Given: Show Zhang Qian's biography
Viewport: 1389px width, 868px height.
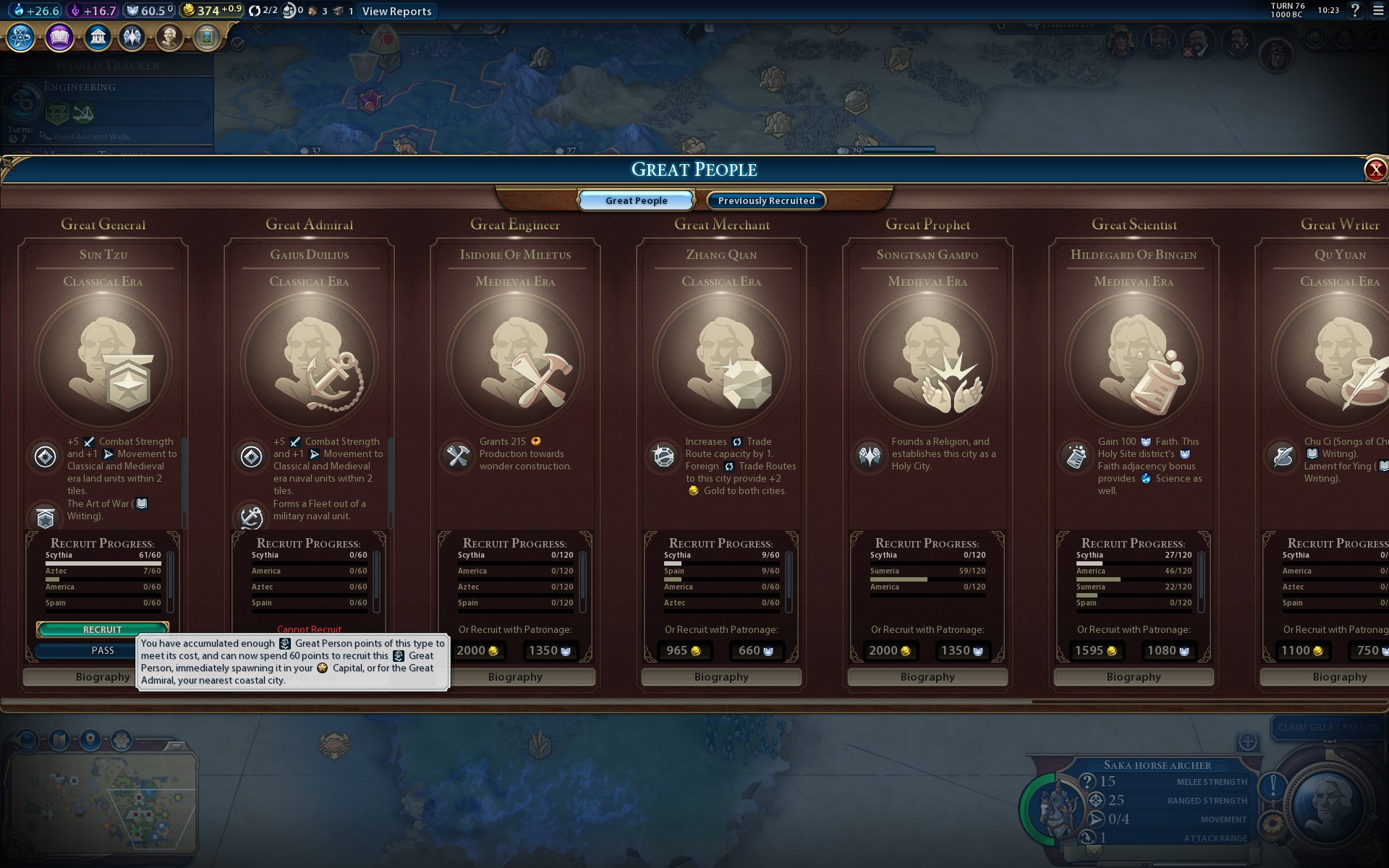Looking at the screenshot, I should pos(721,677).
